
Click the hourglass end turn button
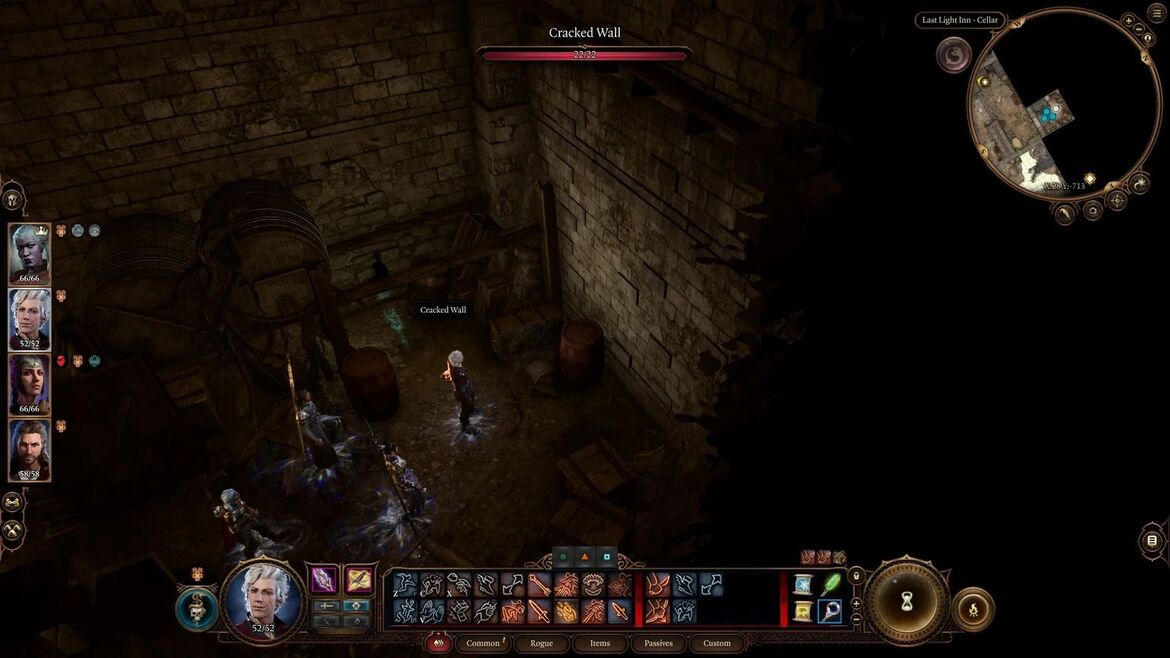click(x=907, y=601)
